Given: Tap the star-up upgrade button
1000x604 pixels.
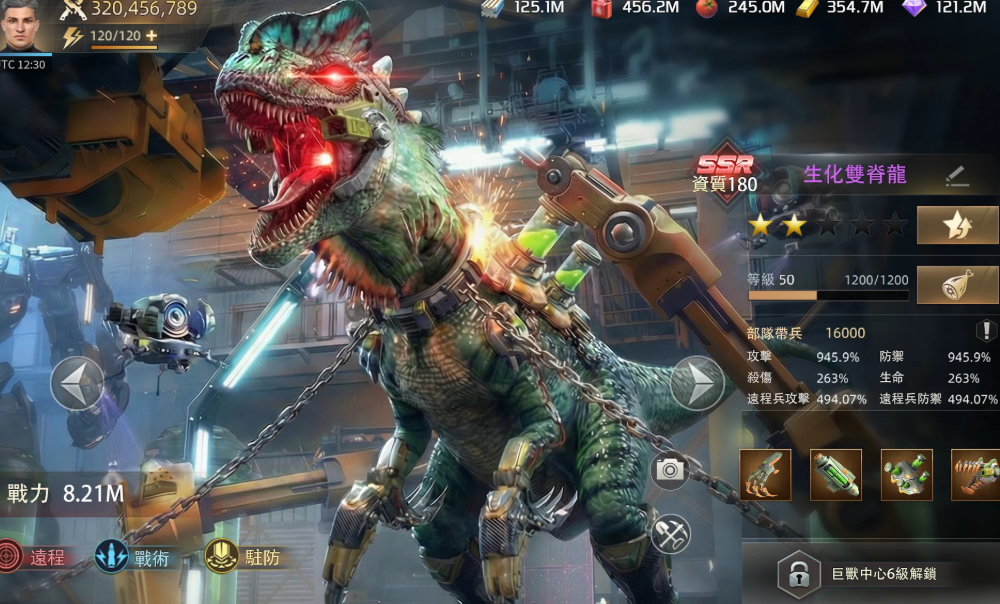Looking at the screenshot, I should click(x=957, y=225).
